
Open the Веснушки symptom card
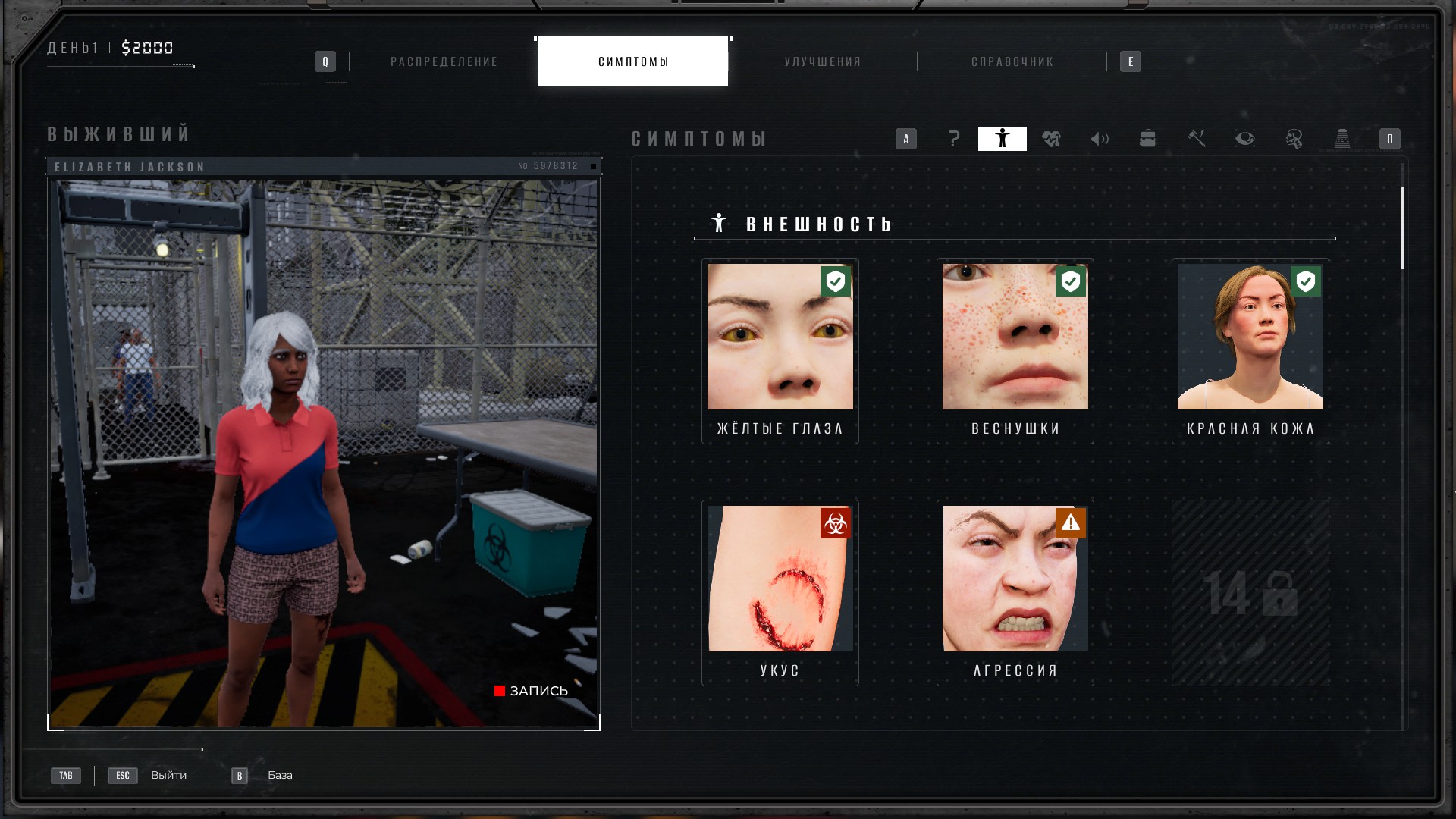(x=1015, y=350)
